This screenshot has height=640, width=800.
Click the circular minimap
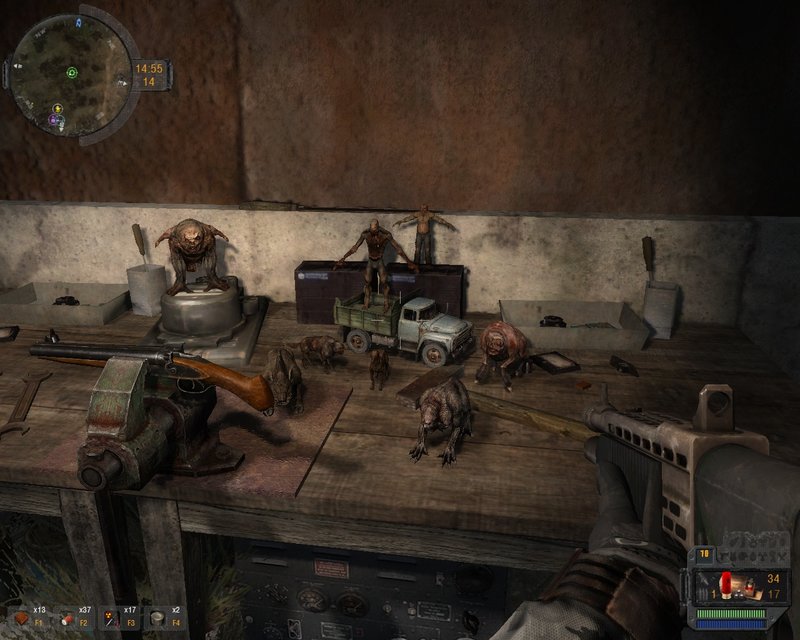(70, 70)
